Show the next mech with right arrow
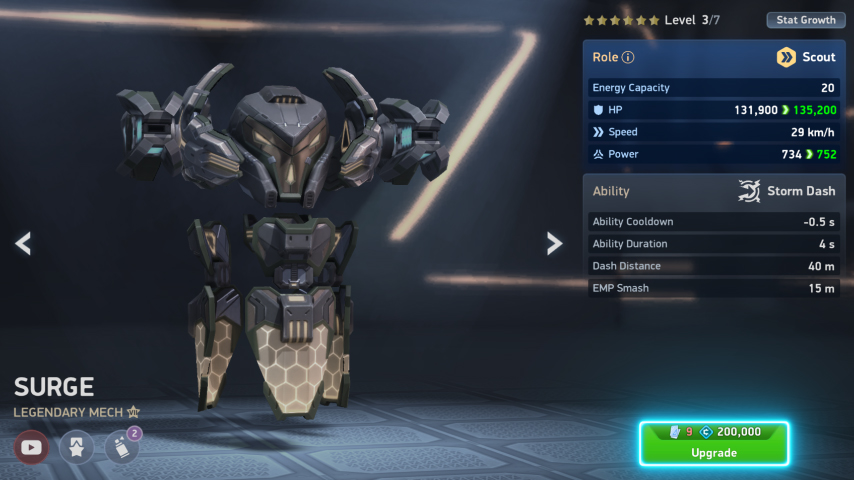 (554, 243)
